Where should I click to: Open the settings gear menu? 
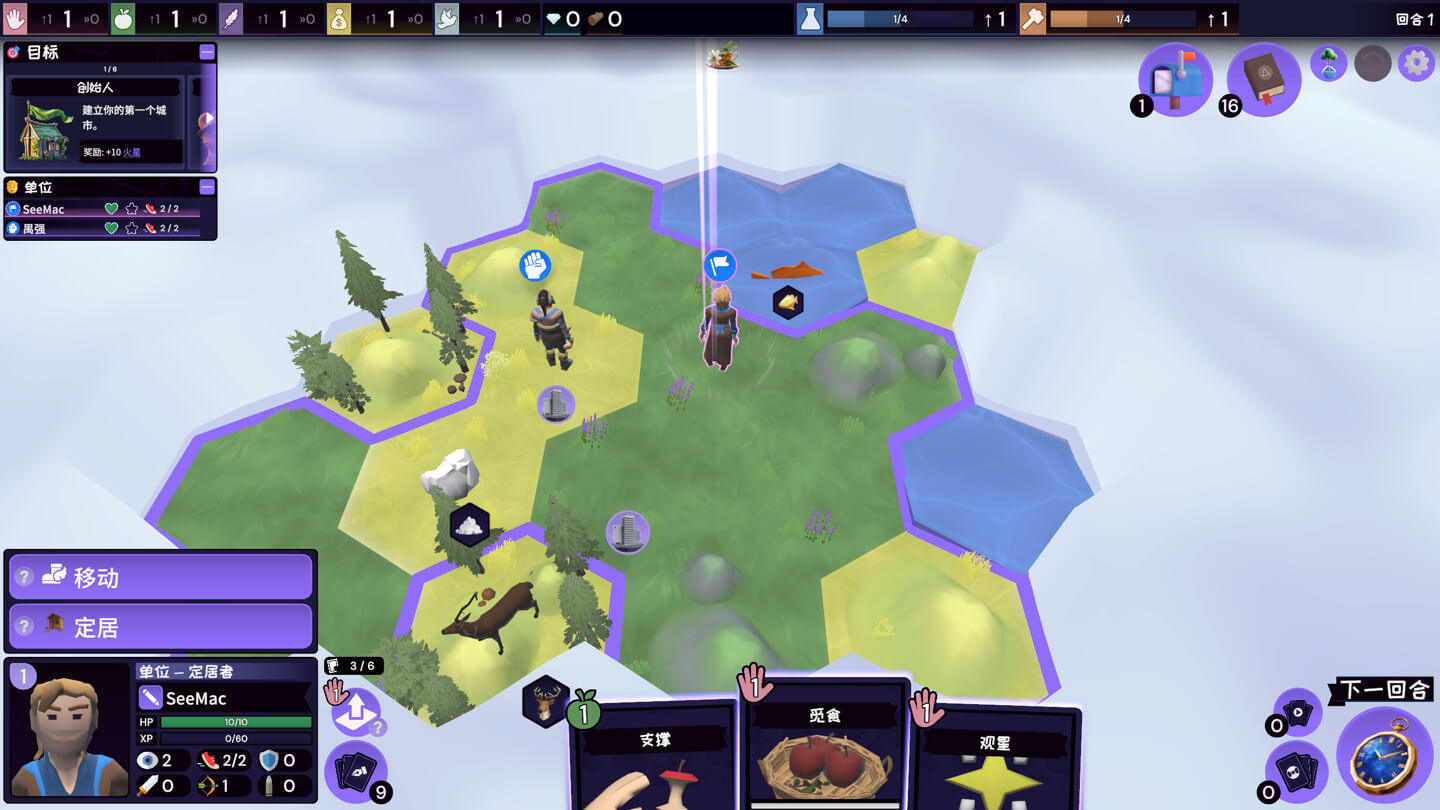(1417, 63)
